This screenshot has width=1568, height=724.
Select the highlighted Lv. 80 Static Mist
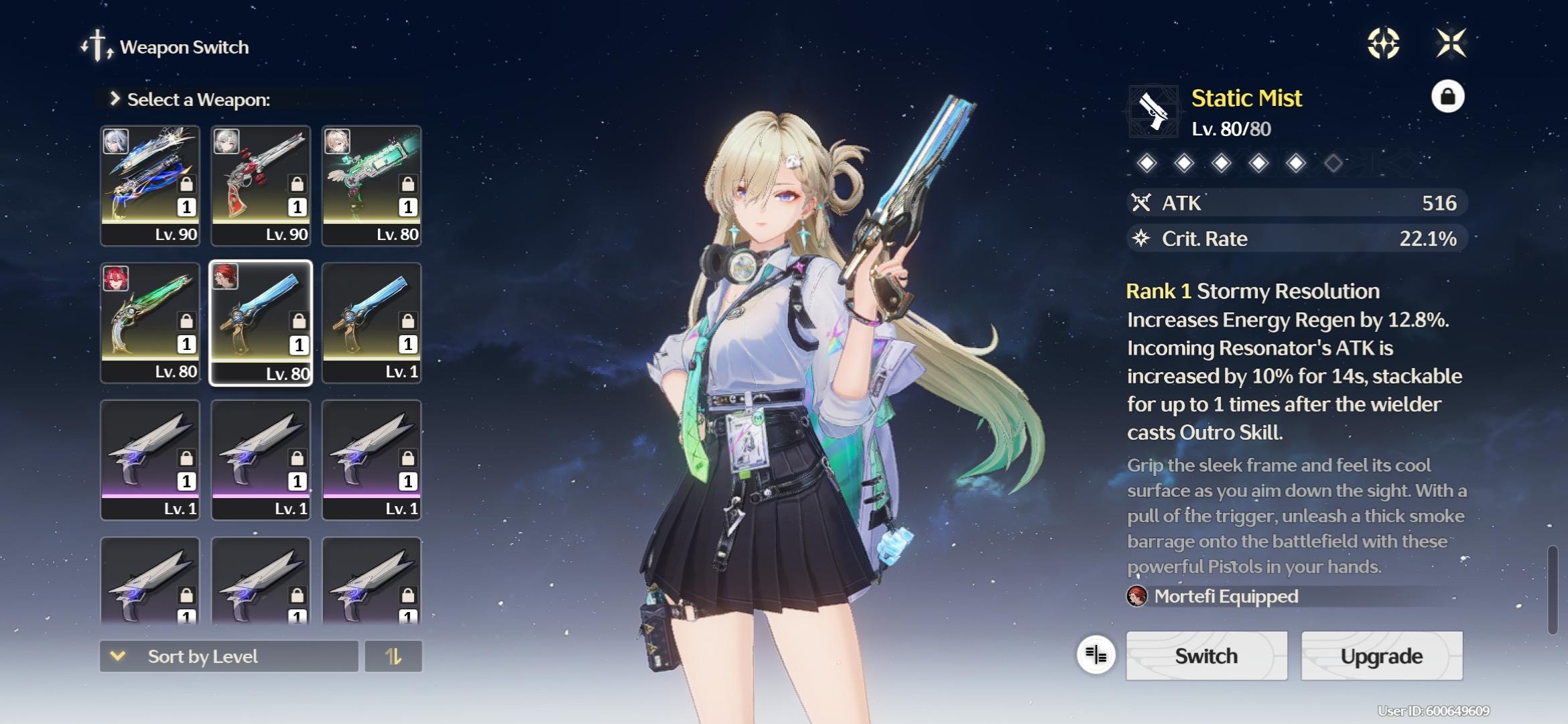[261, 322]
